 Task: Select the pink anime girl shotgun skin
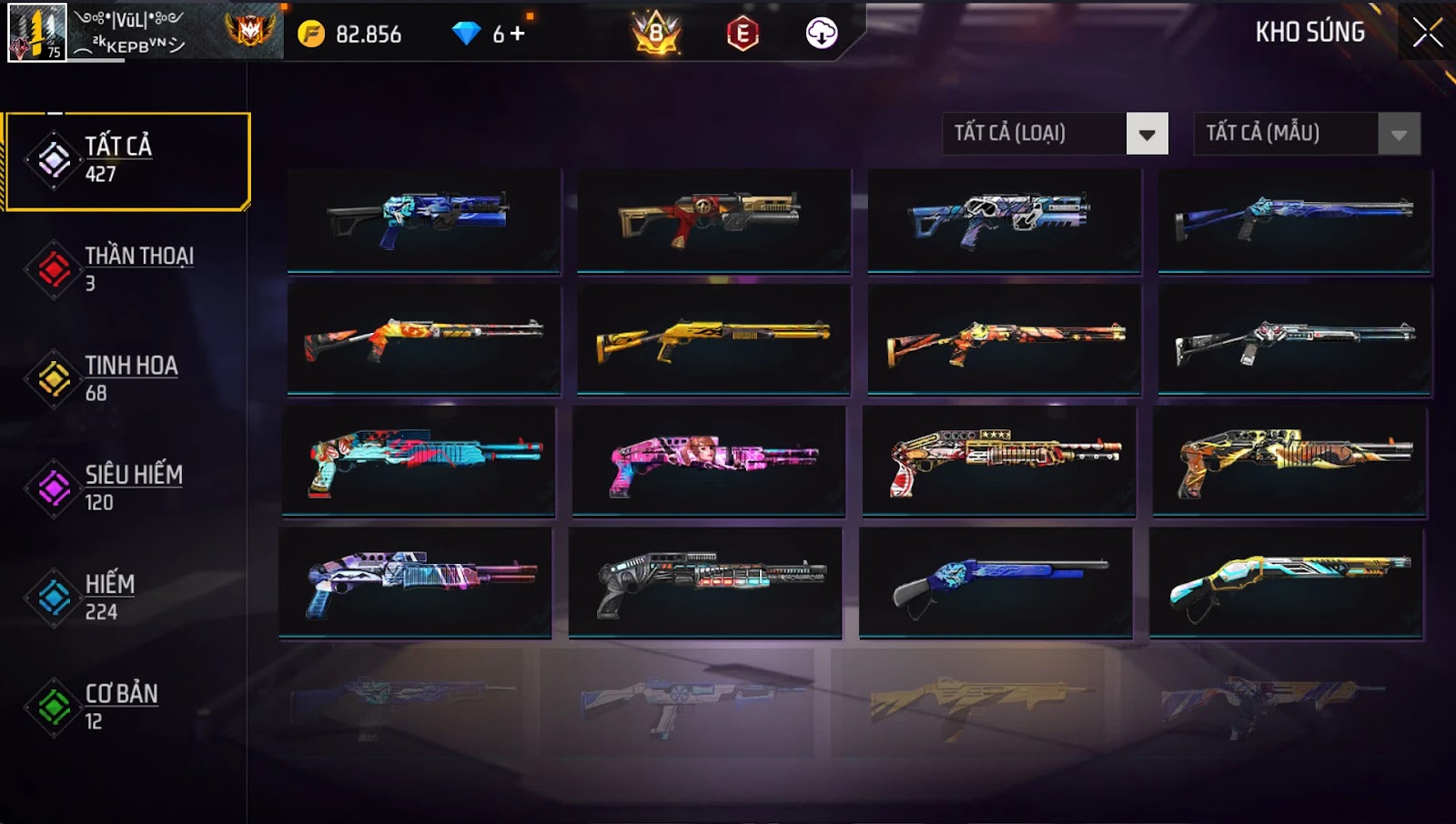tap(709, 460)
